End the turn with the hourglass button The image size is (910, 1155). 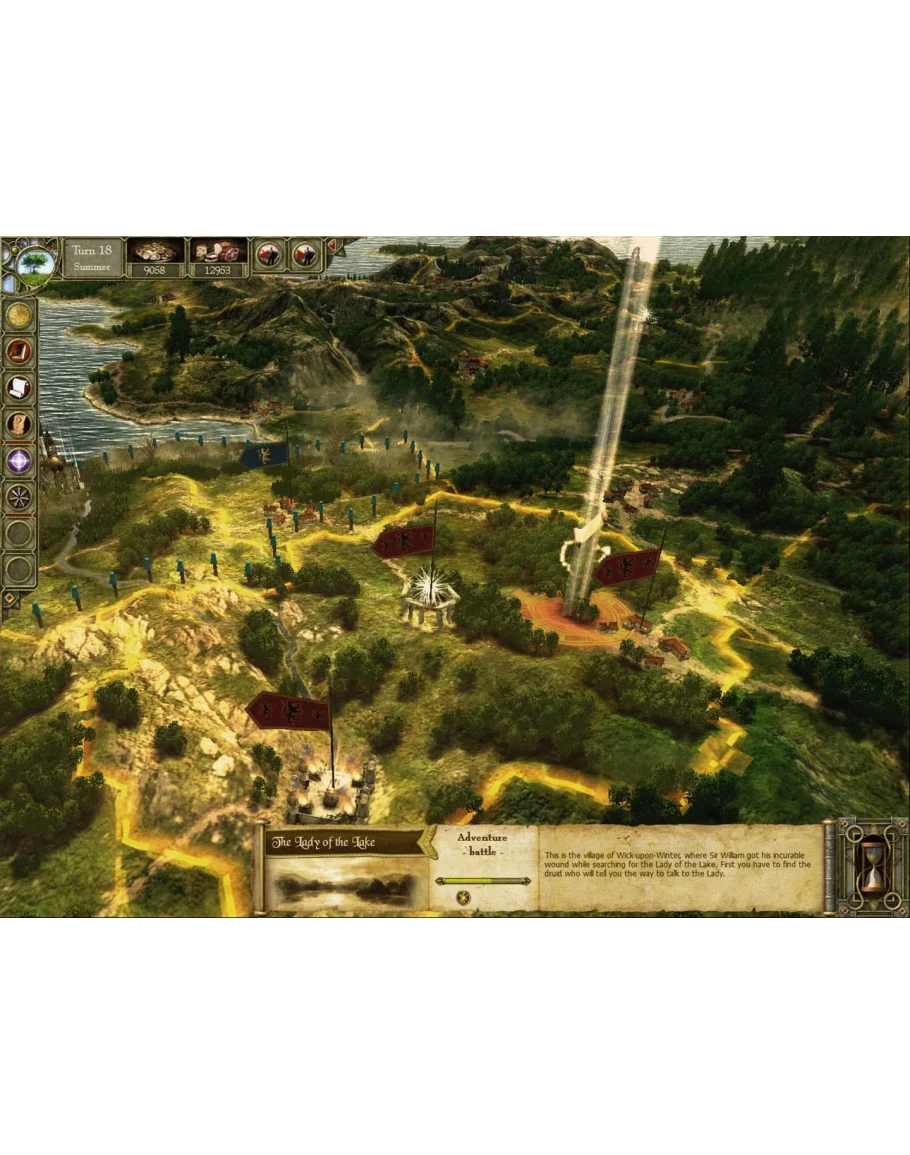(872, 866)
